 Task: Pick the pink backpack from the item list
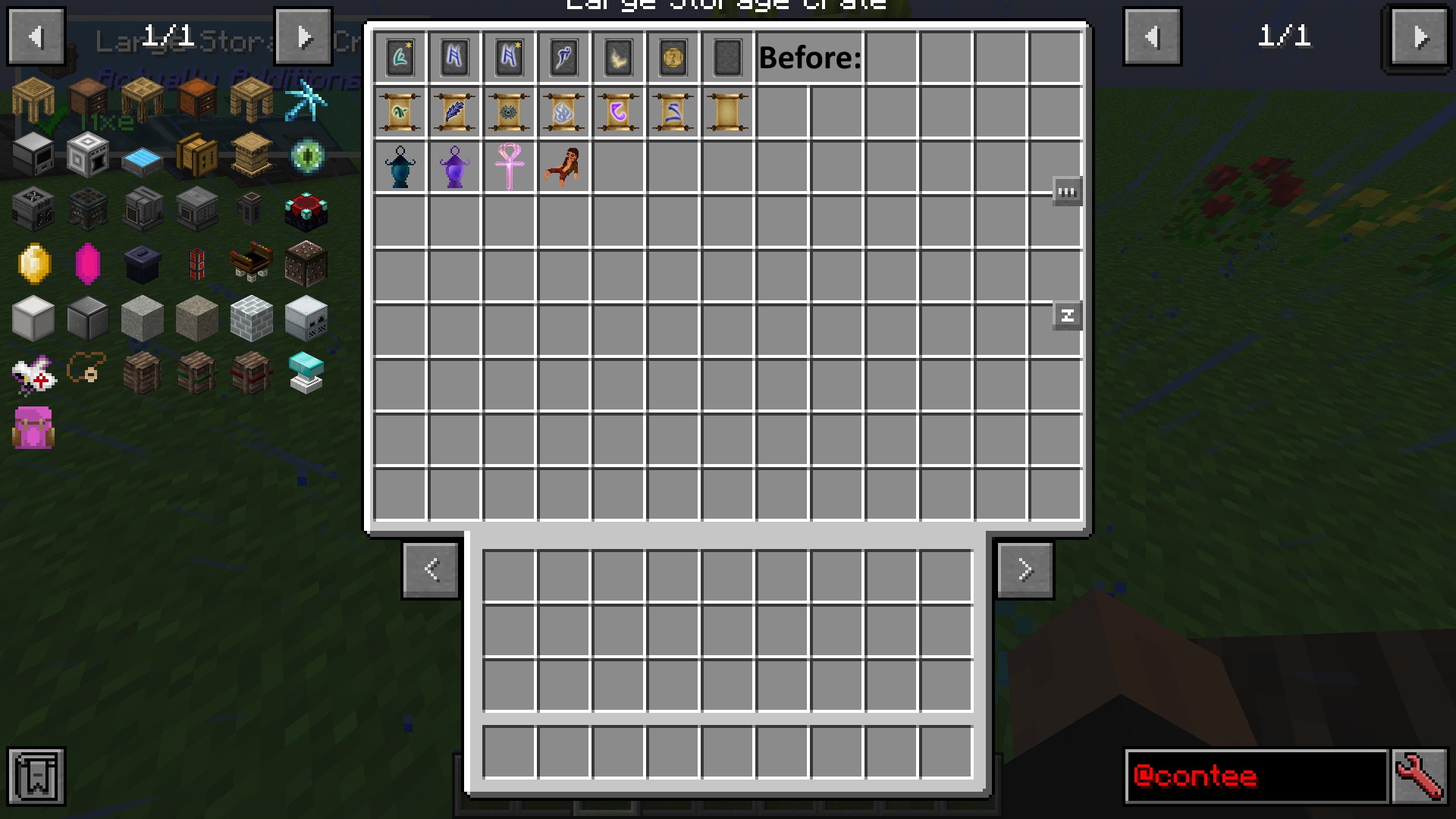click(x=32, y=428)
